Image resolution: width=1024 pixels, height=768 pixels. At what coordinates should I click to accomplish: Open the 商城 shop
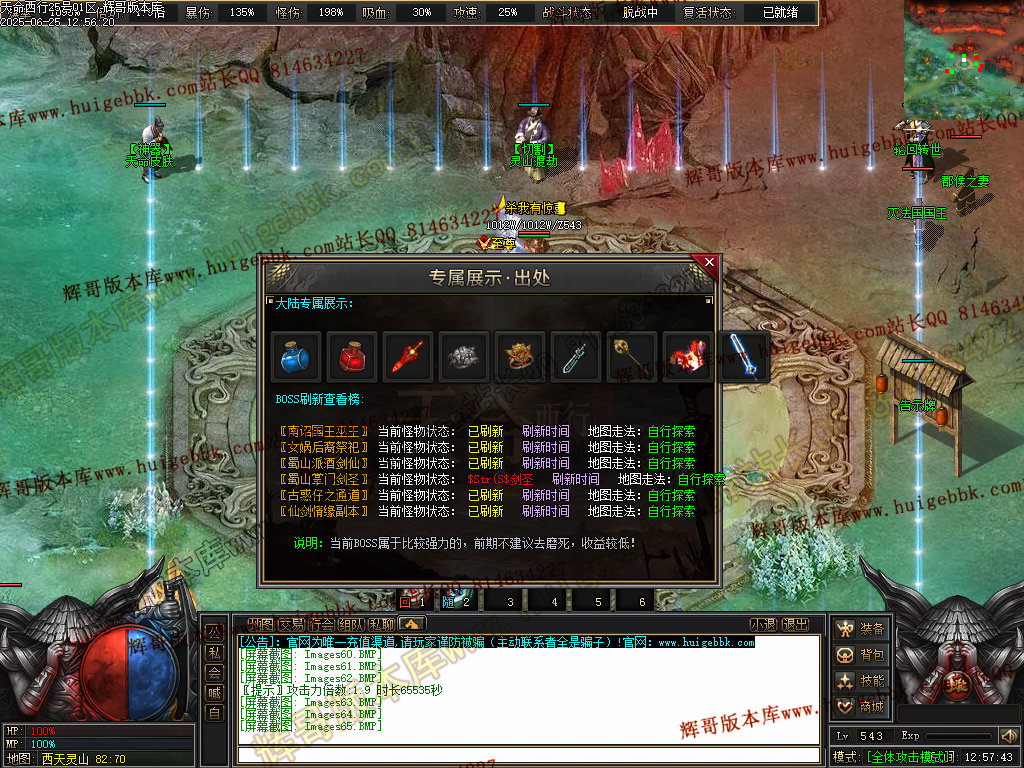(861, 707)
